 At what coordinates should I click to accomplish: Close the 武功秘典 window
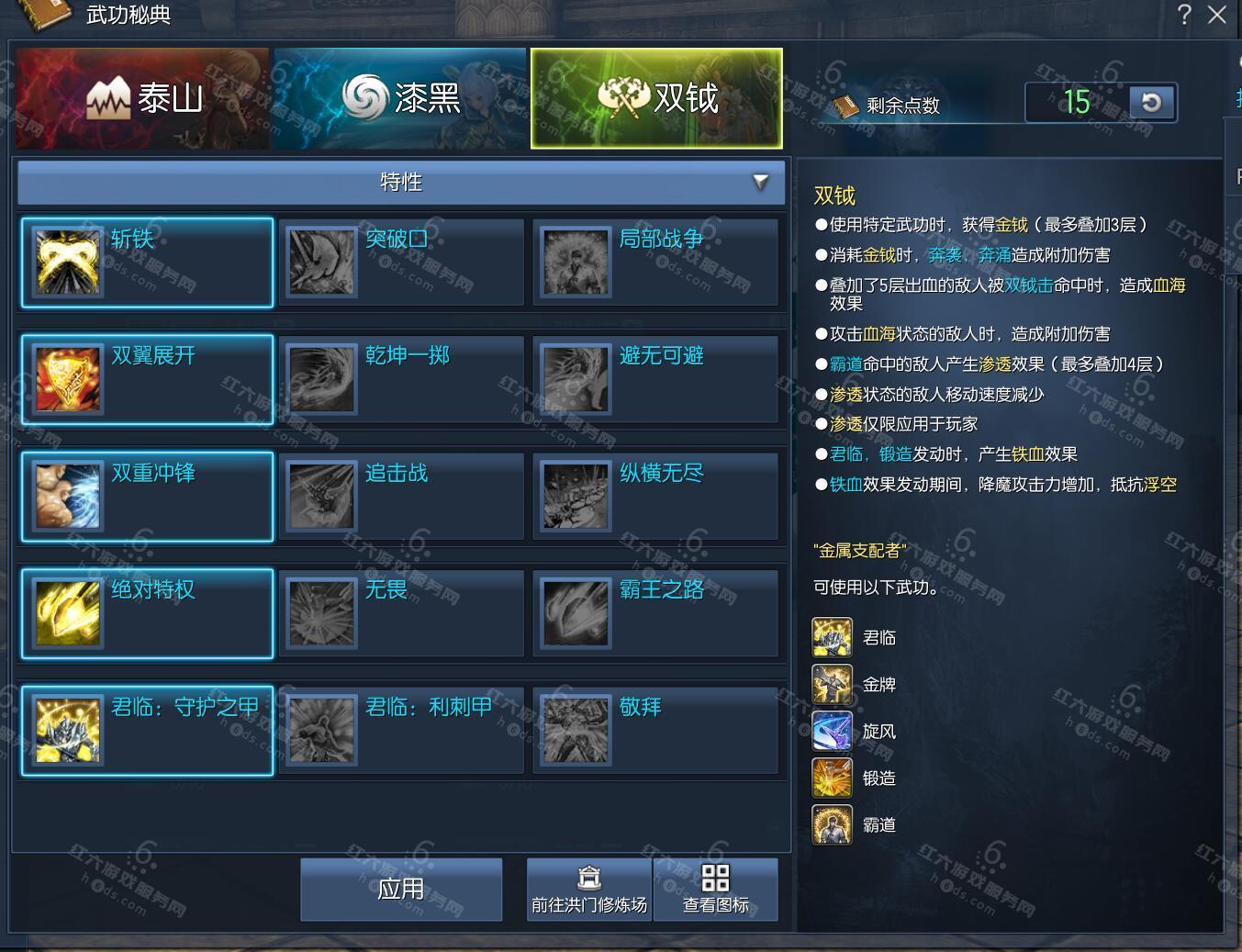tap(1217, 15)
